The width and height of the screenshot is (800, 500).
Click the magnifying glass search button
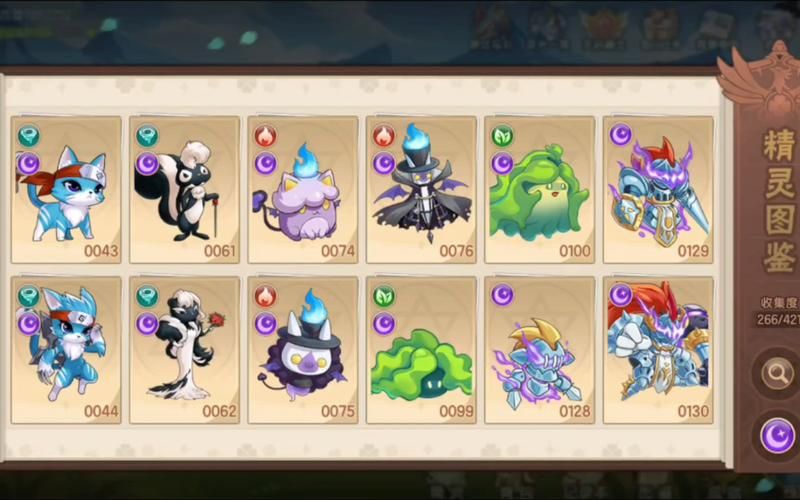[x=777, y=374]
